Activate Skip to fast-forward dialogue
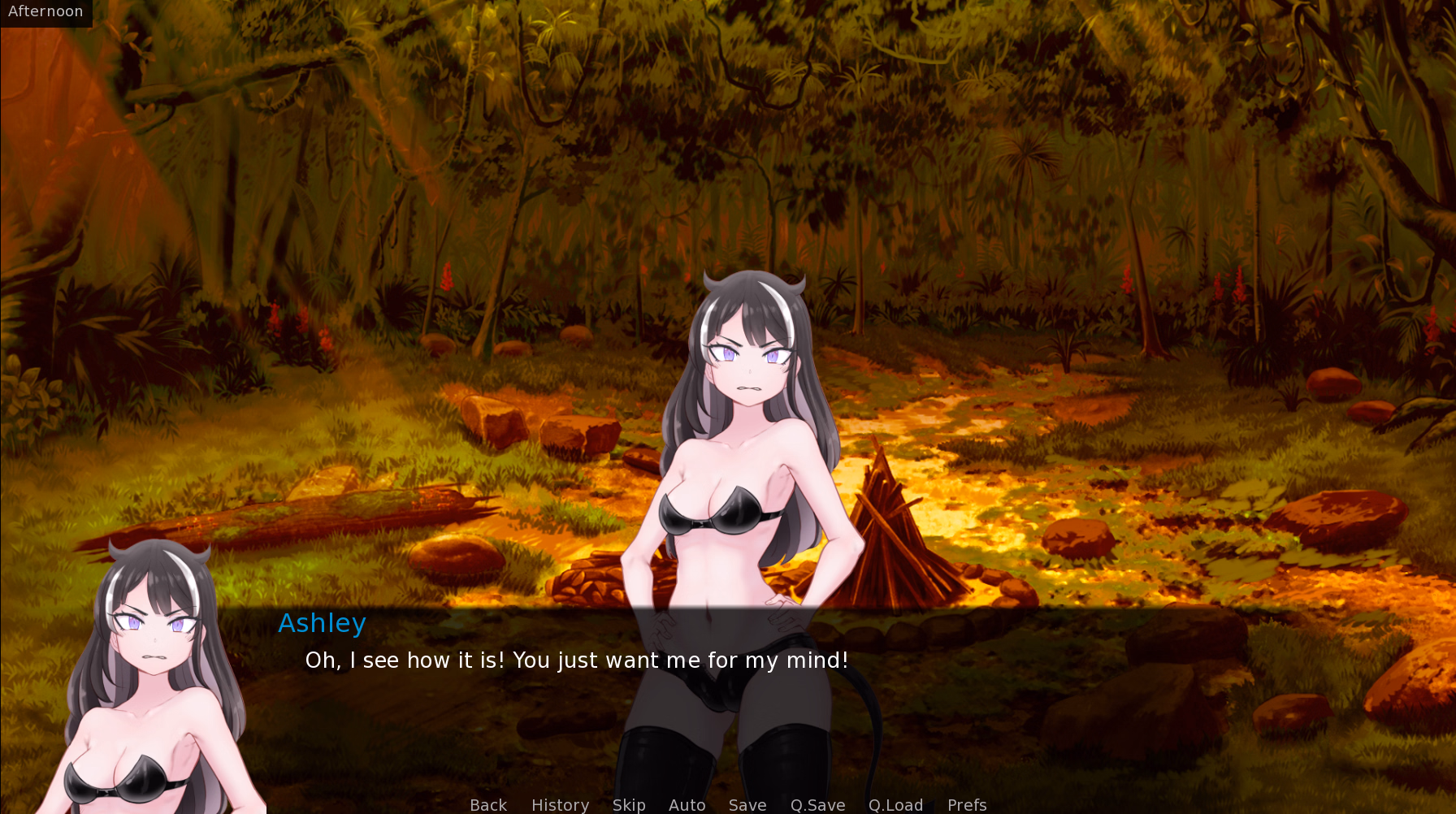1456x814 pixels. (x=629, y=804)
